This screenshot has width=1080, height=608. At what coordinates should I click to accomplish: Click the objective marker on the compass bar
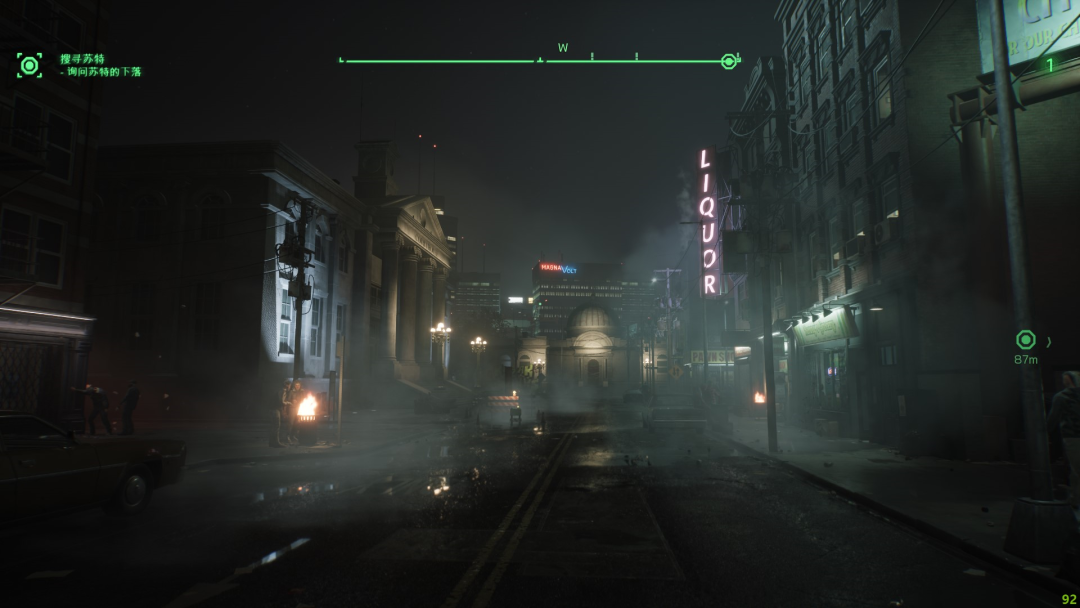click(x=728, y=61)
